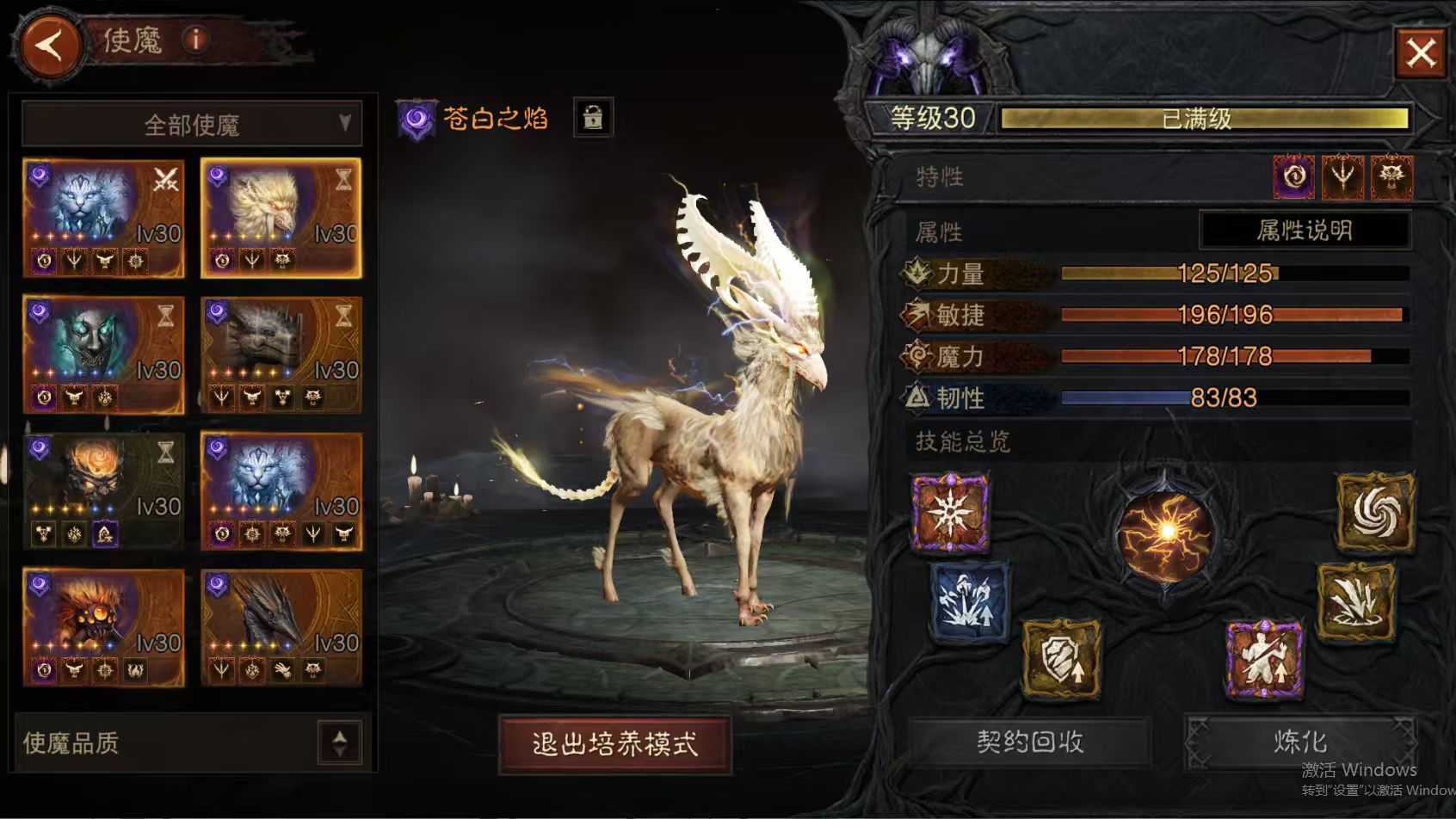Go back using the red arrow button
The image size is (1456, 819).
tap(50, 45)
